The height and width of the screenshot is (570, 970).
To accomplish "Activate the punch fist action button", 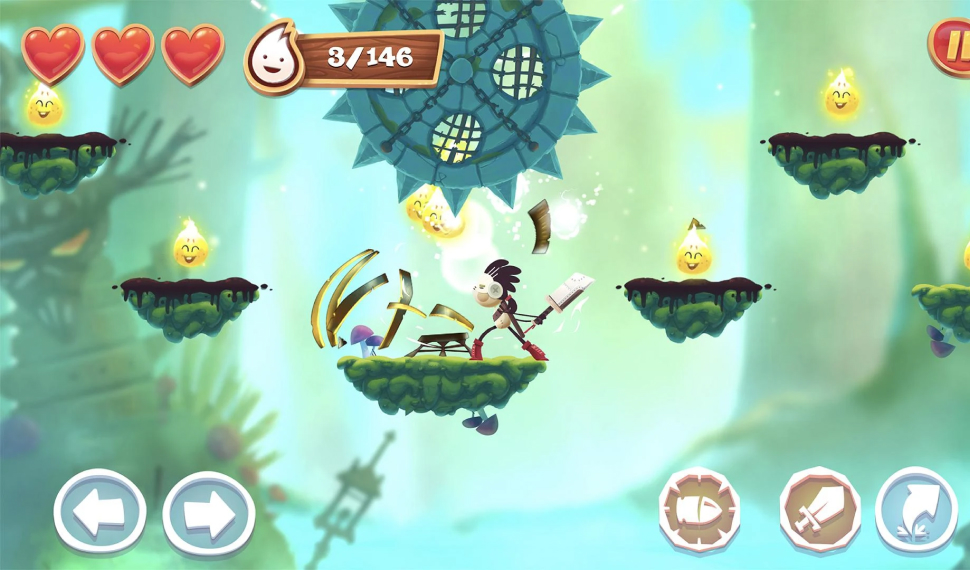I will (x=699, y=510).
